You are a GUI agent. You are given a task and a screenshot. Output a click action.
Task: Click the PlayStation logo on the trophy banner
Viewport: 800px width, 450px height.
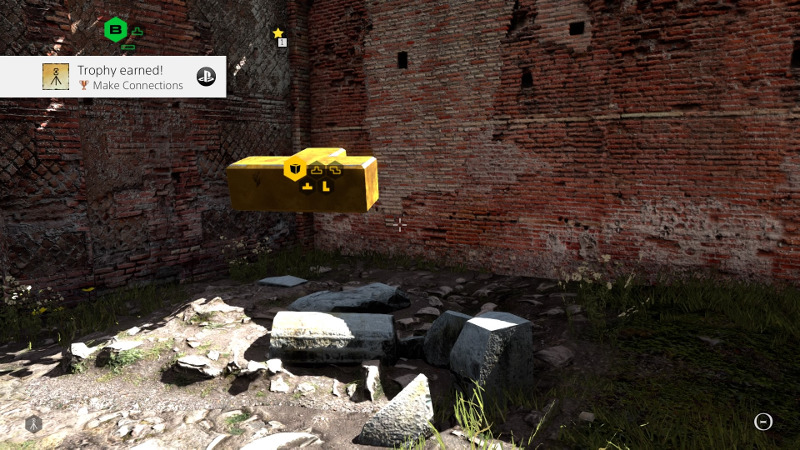click(x=207, y=77)
